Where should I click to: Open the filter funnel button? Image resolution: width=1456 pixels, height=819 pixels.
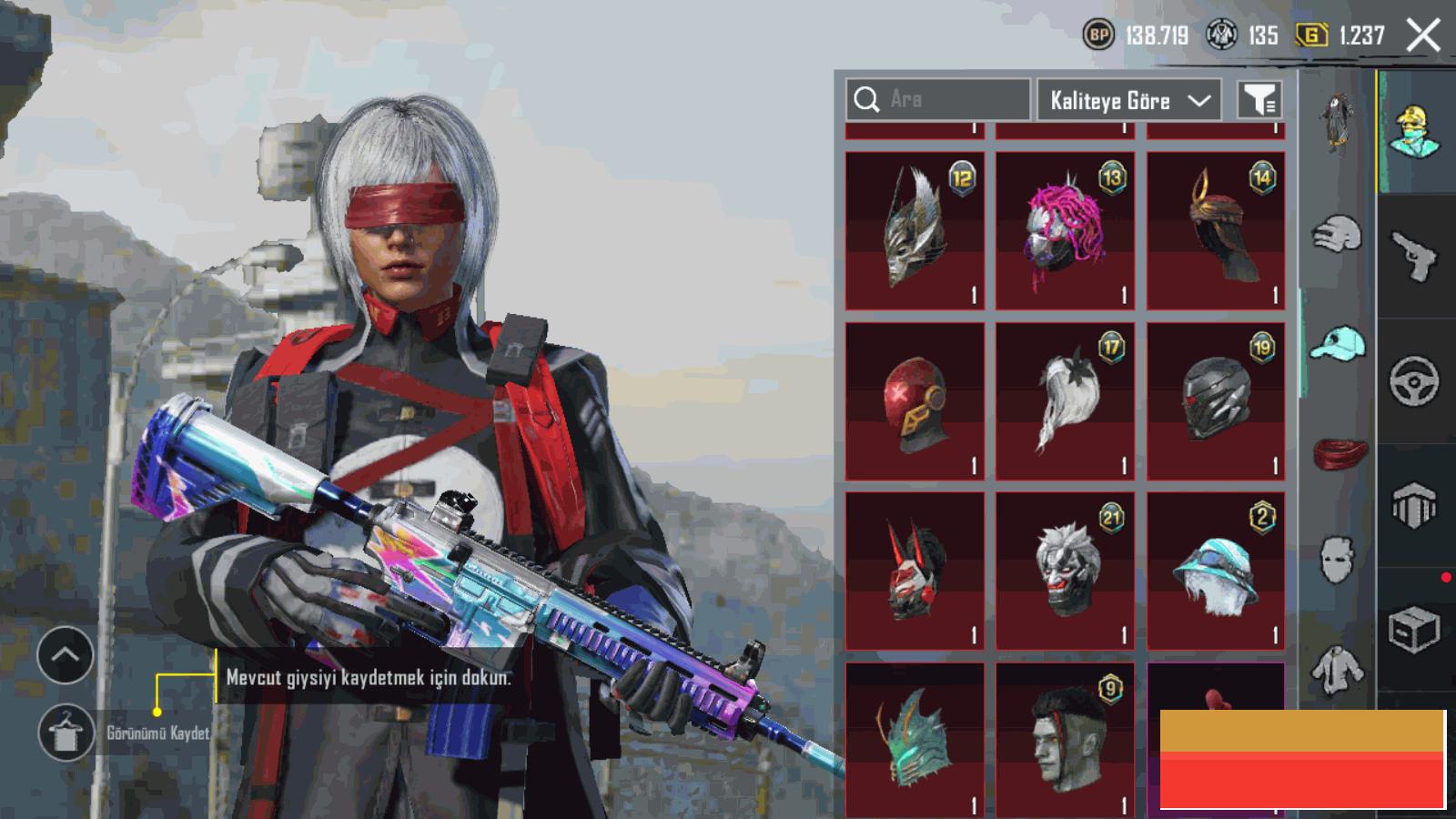[x=1259, y=100]
